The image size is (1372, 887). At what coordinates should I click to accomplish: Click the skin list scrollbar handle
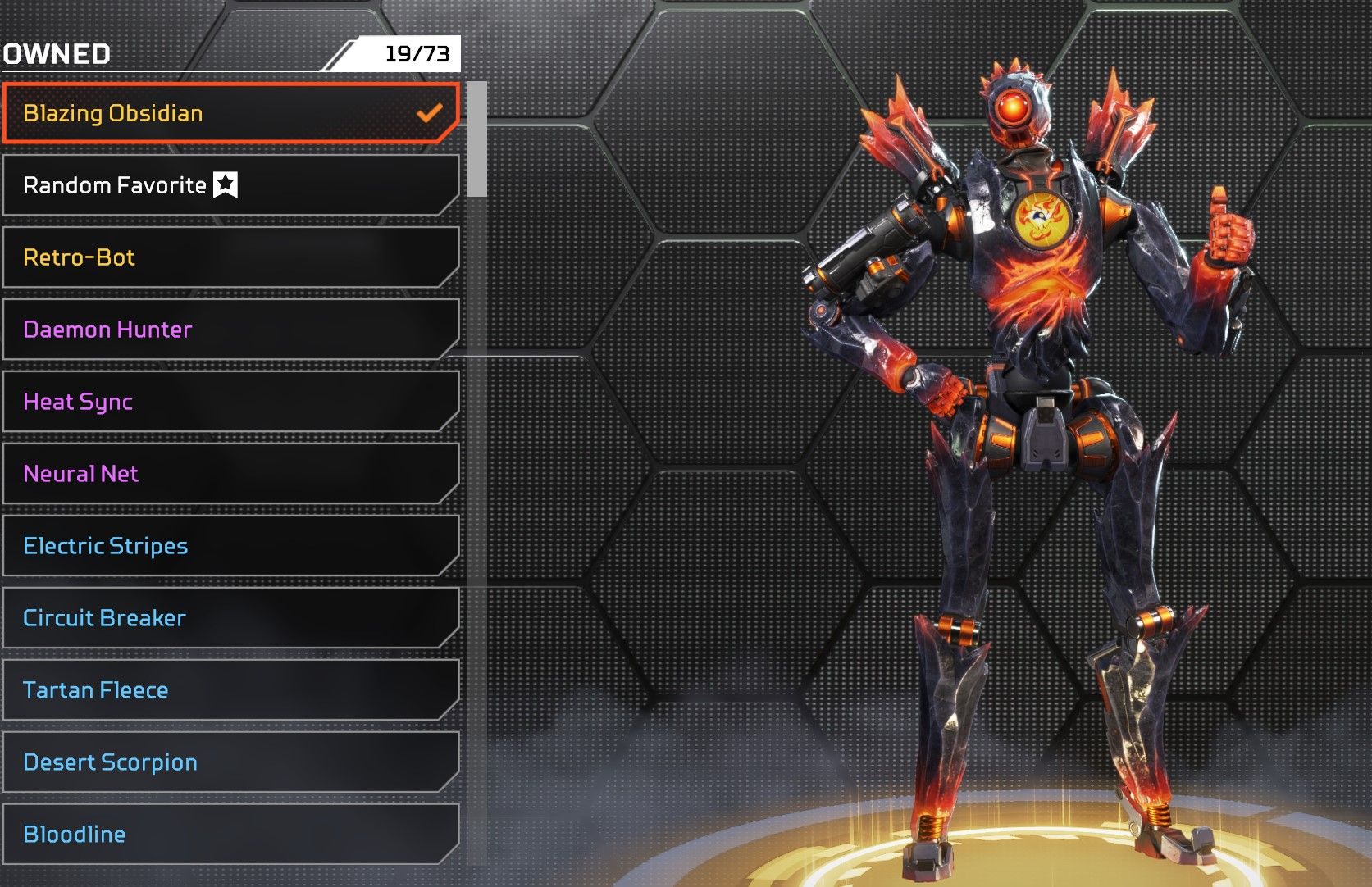tap(477, 139)
